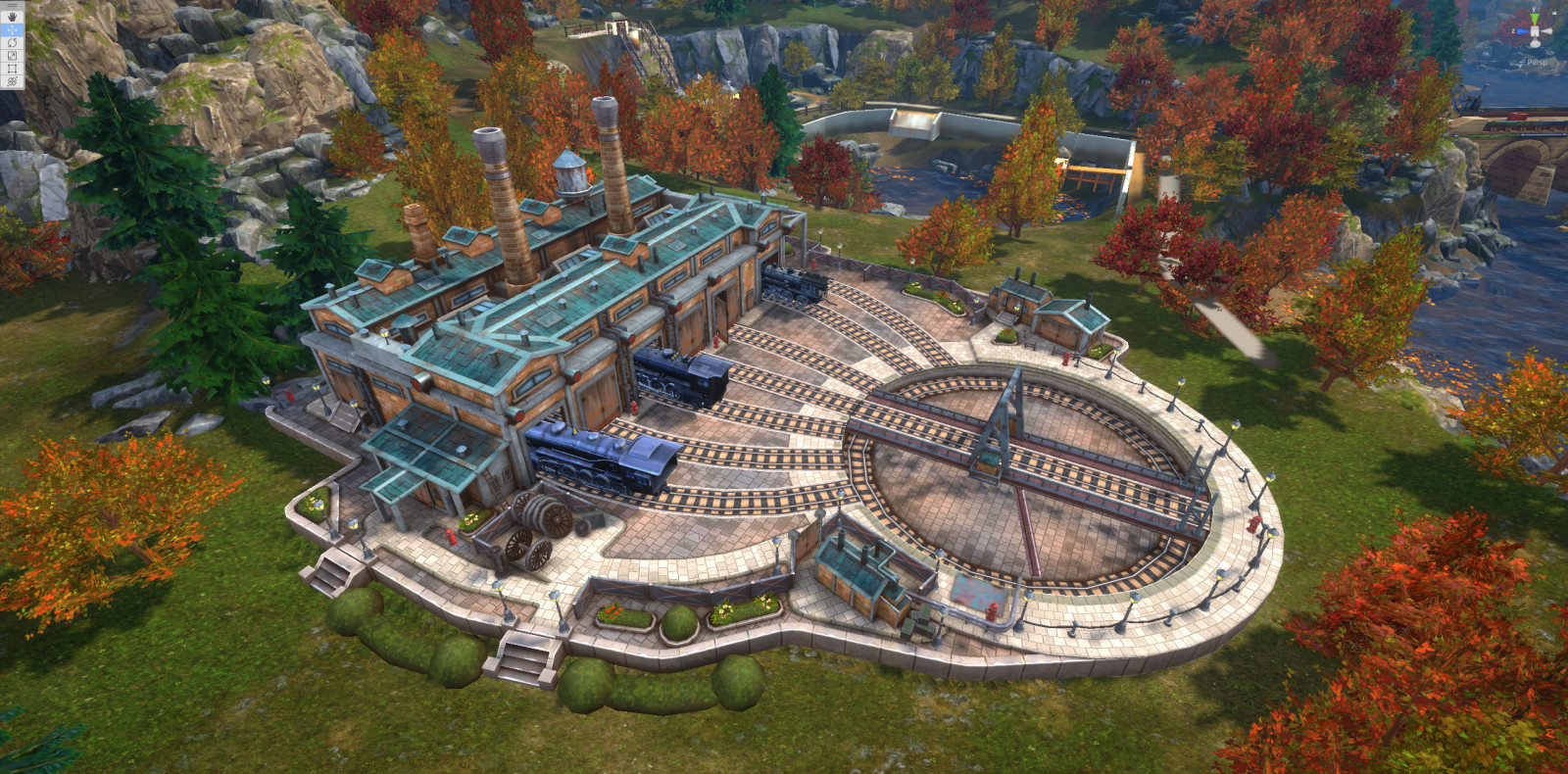1568x774 pixels.
Task: Click the center cube of the orientation gizmo
Action: [1535, 32]
